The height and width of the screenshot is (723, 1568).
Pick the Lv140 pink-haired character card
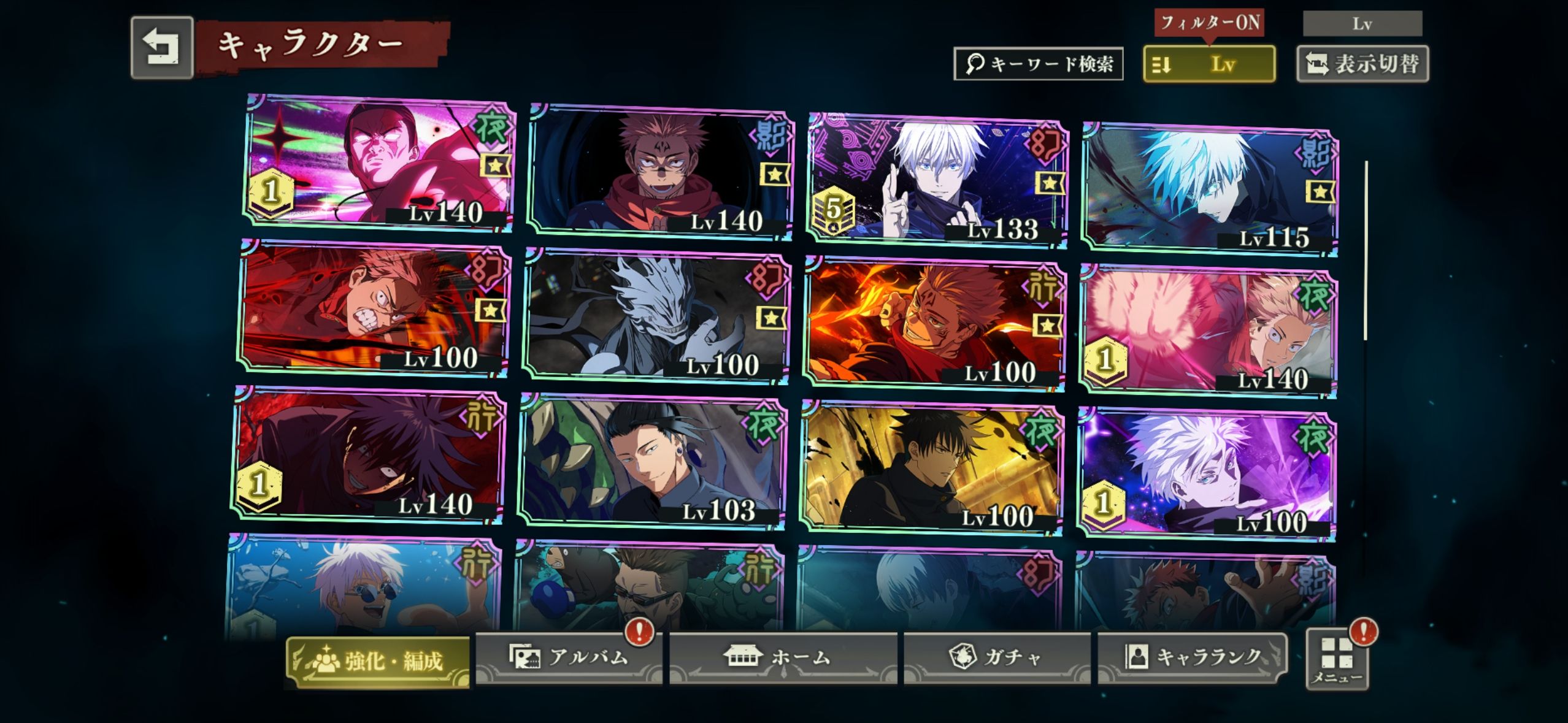click(x=1207, y=331)
